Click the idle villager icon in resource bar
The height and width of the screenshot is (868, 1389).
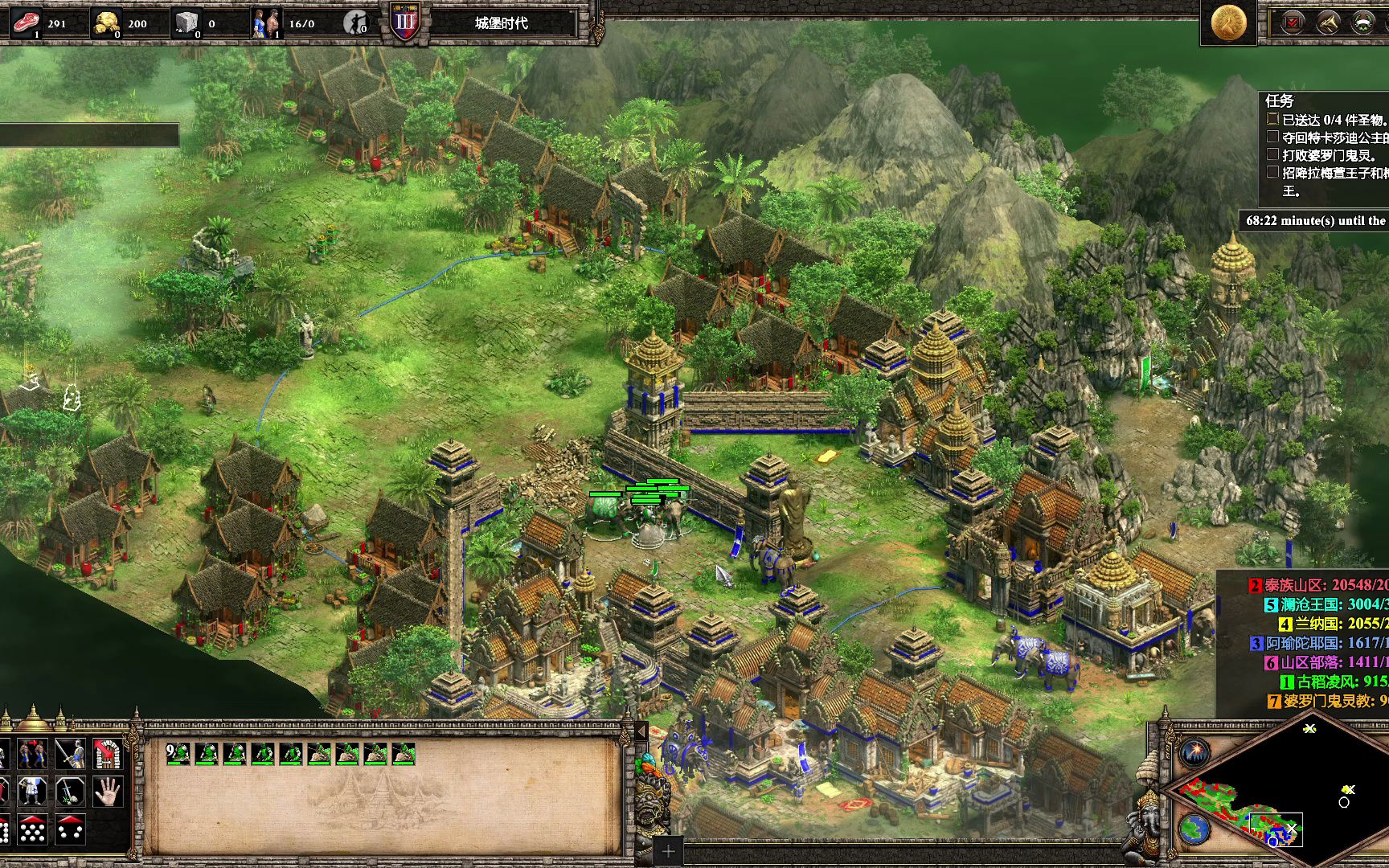point(355,23)
